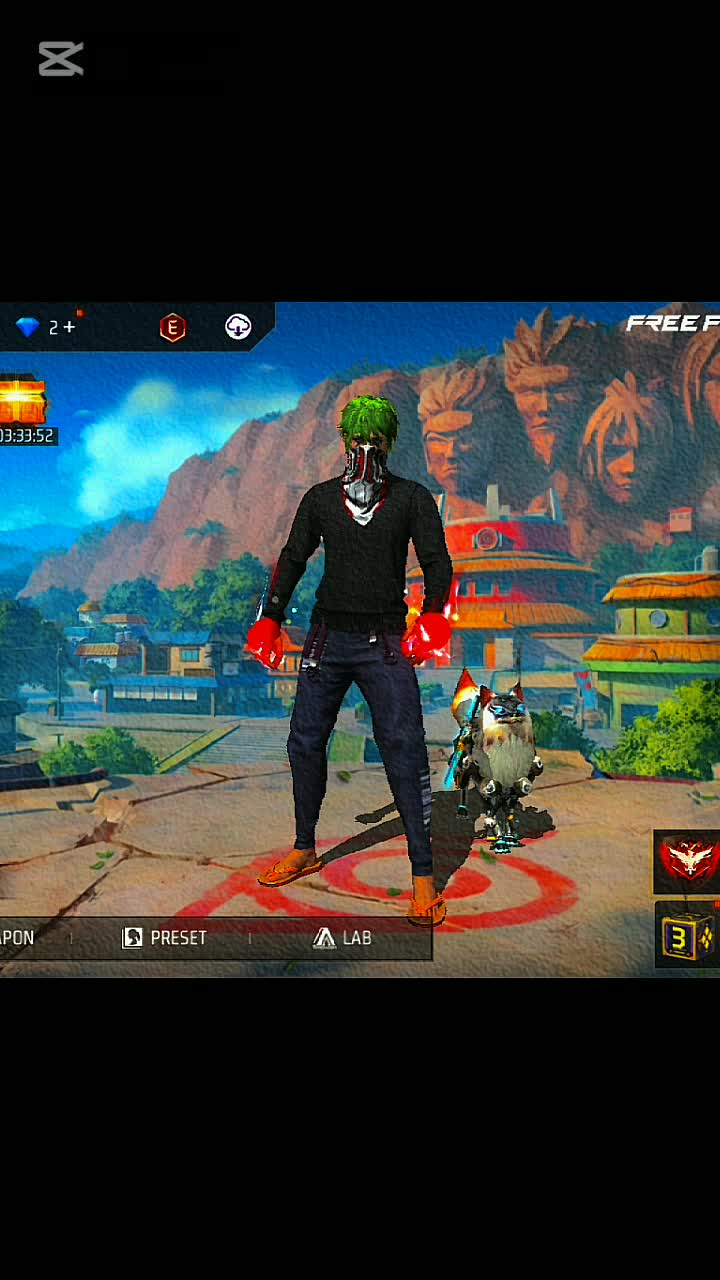Screen dimensions: 720x1280
Task: Open the PRESET menu
Action: pos(165,938)
